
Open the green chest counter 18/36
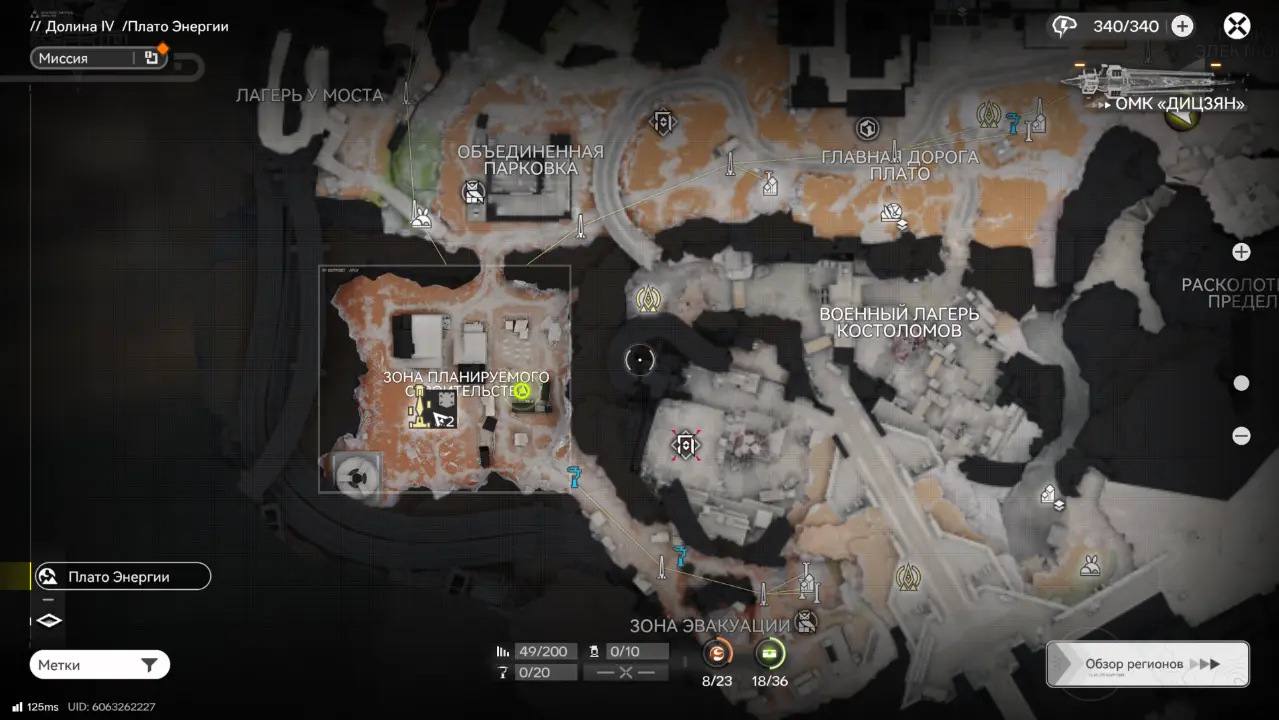coord(769,655)
